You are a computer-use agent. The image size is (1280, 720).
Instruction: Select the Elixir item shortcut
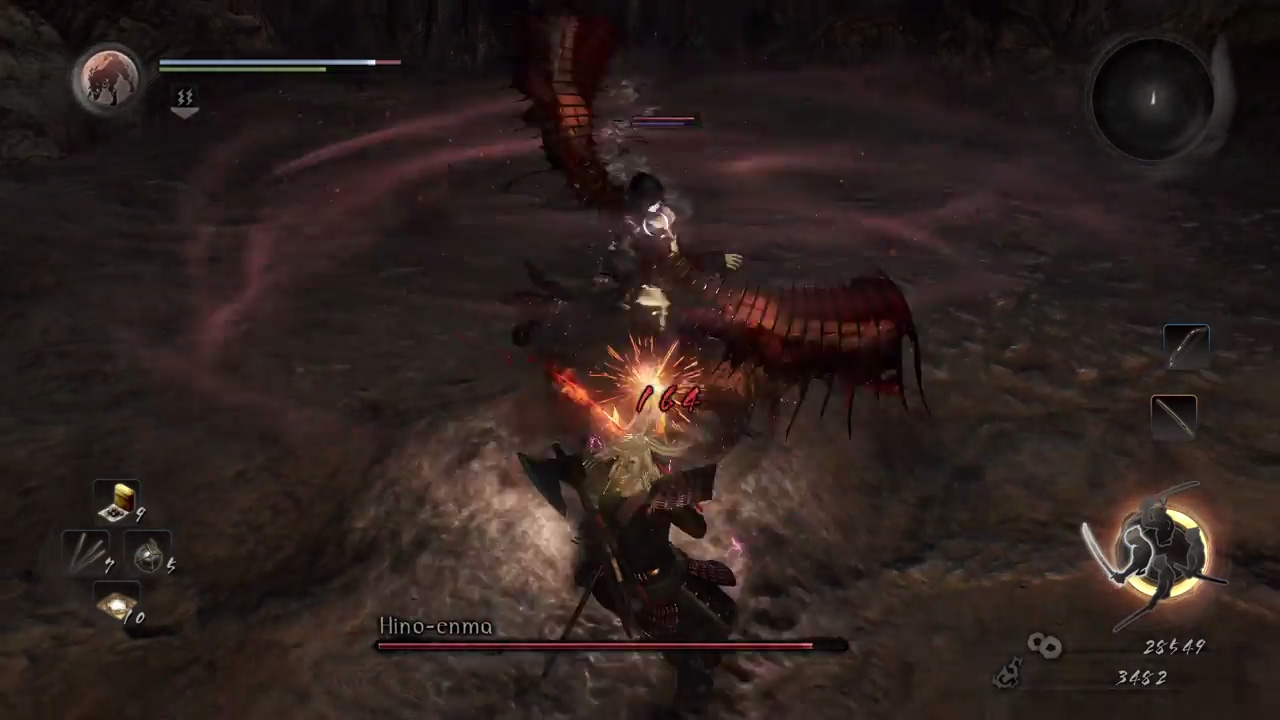click(120, 500)
